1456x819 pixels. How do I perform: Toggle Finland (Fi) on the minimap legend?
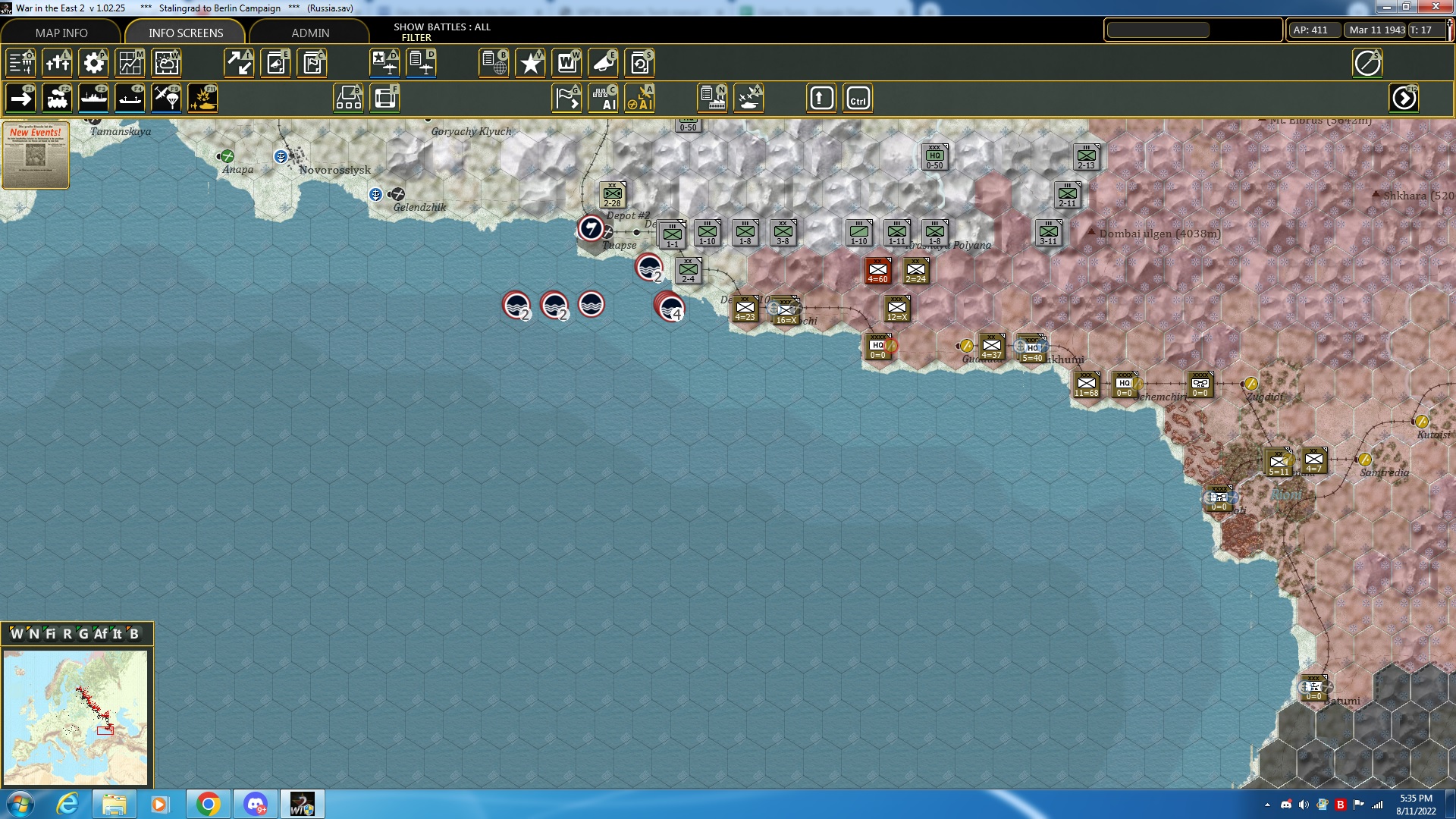click(50, 633)
